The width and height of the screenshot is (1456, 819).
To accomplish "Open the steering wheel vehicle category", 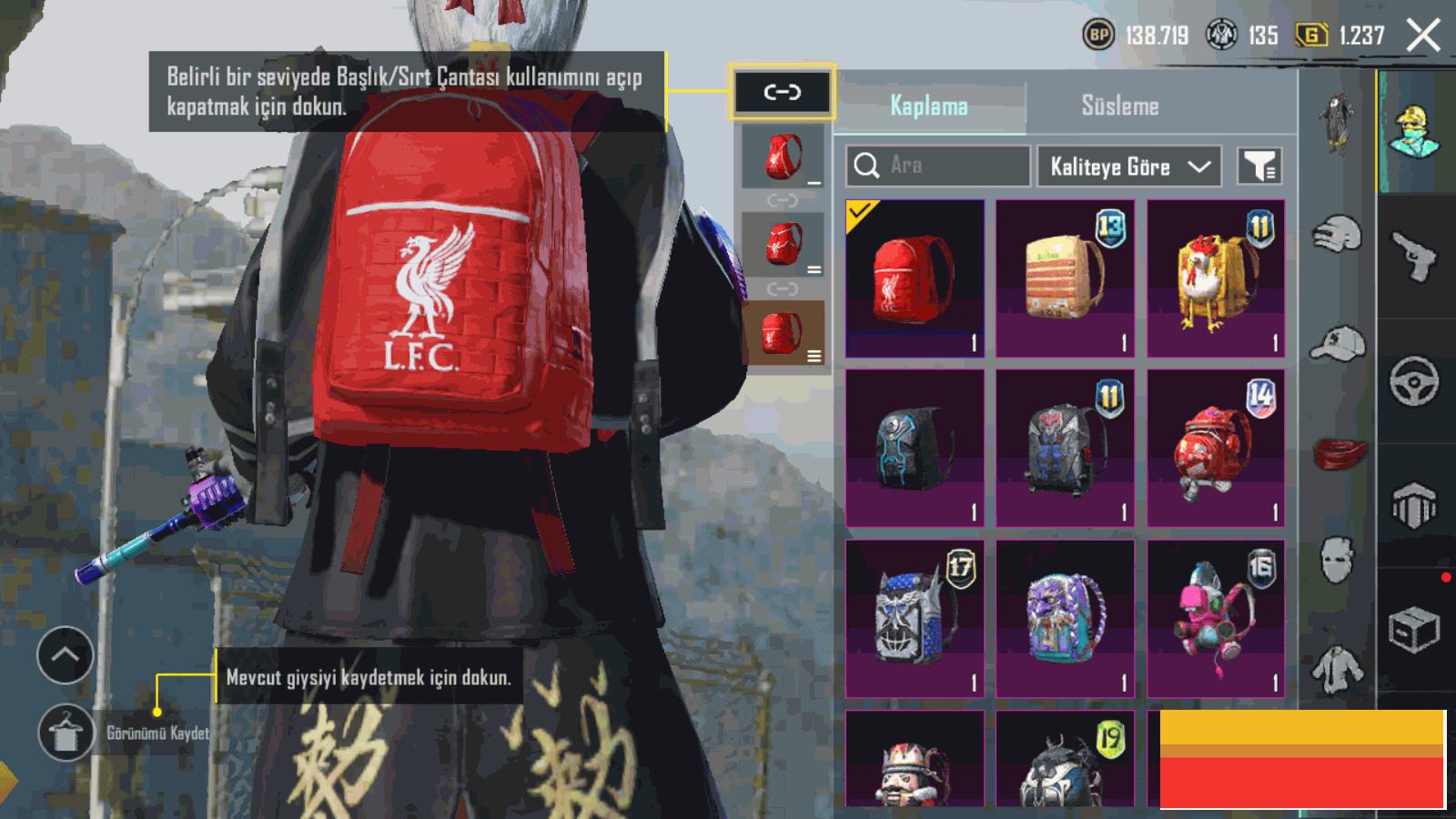I will click(1414, 380).
